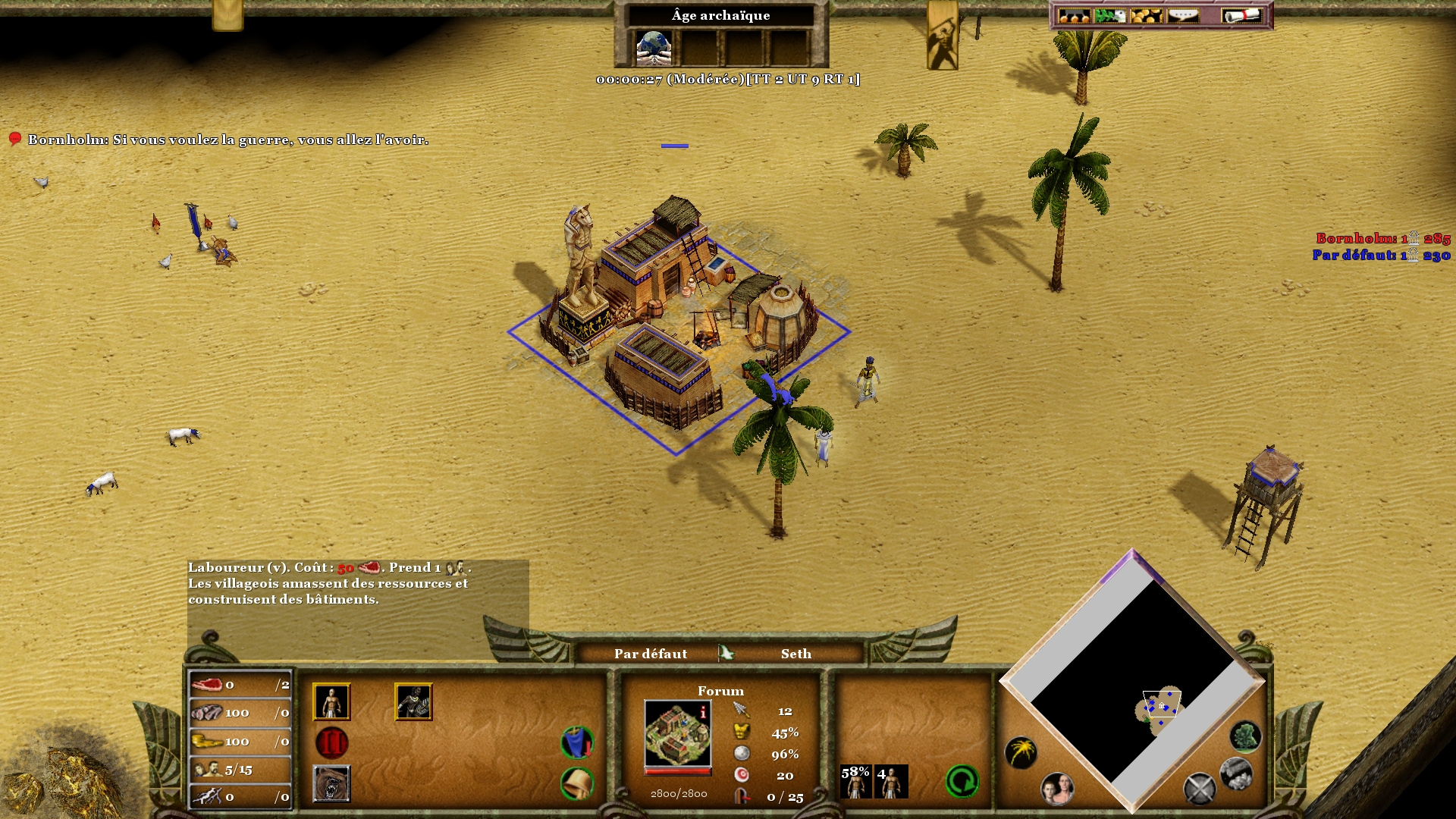Apply the crossed swords military minimap filter
Viewport: 1456px width, 819px height.
1199,789
